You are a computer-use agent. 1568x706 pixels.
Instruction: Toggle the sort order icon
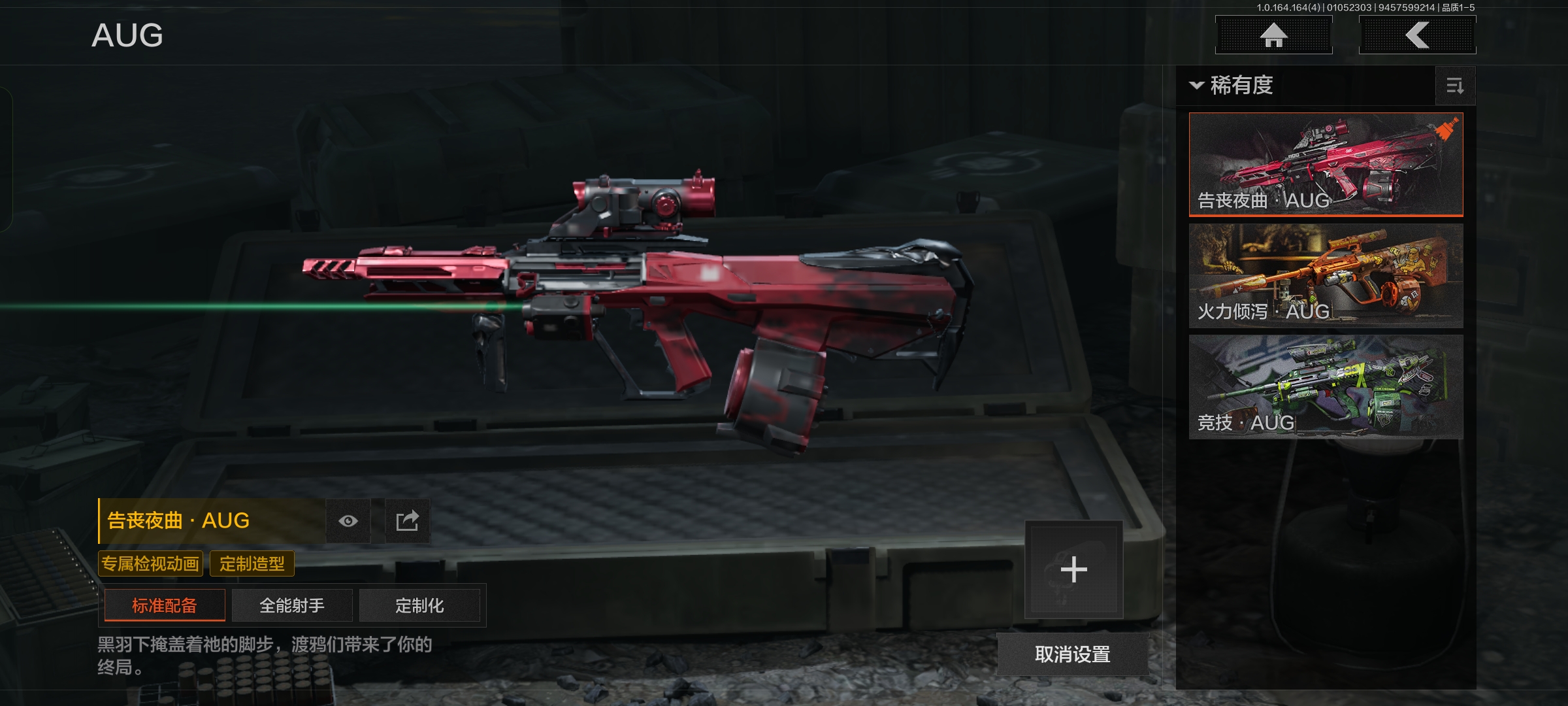click(1455, 86)
